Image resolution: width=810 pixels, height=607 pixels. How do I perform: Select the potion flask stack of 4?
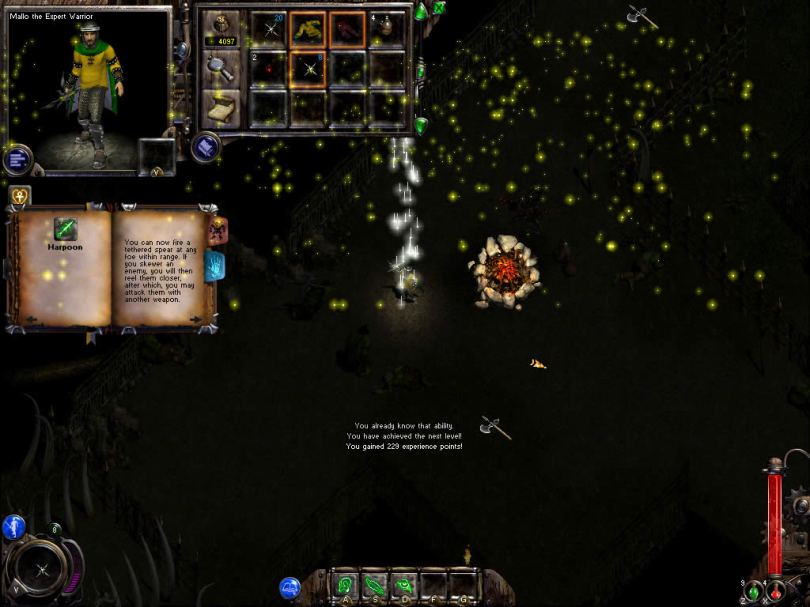pyautogui.click(x=387, y=29)
